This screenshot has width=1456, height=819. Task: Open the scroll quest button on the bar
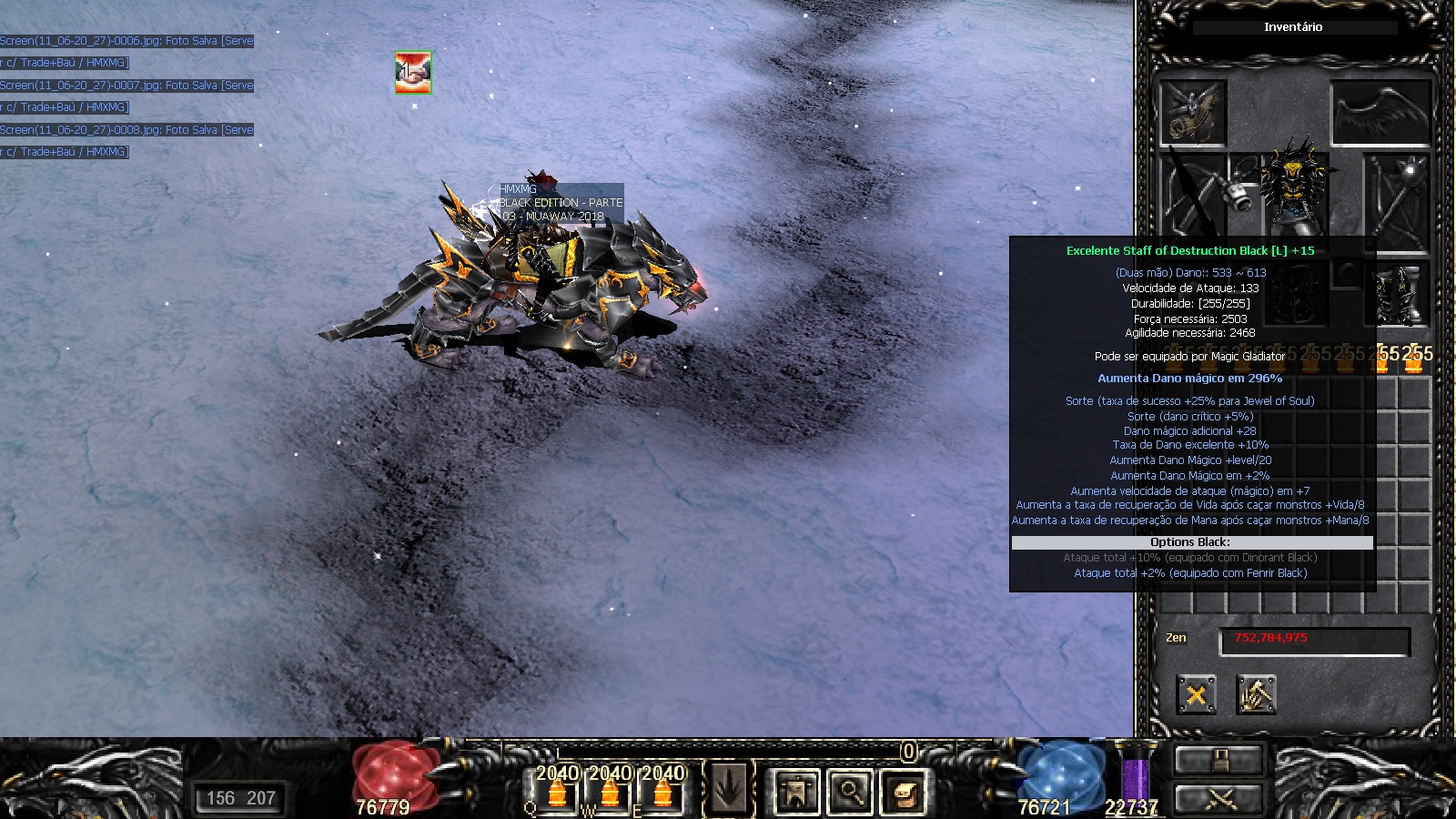(903, 791)
